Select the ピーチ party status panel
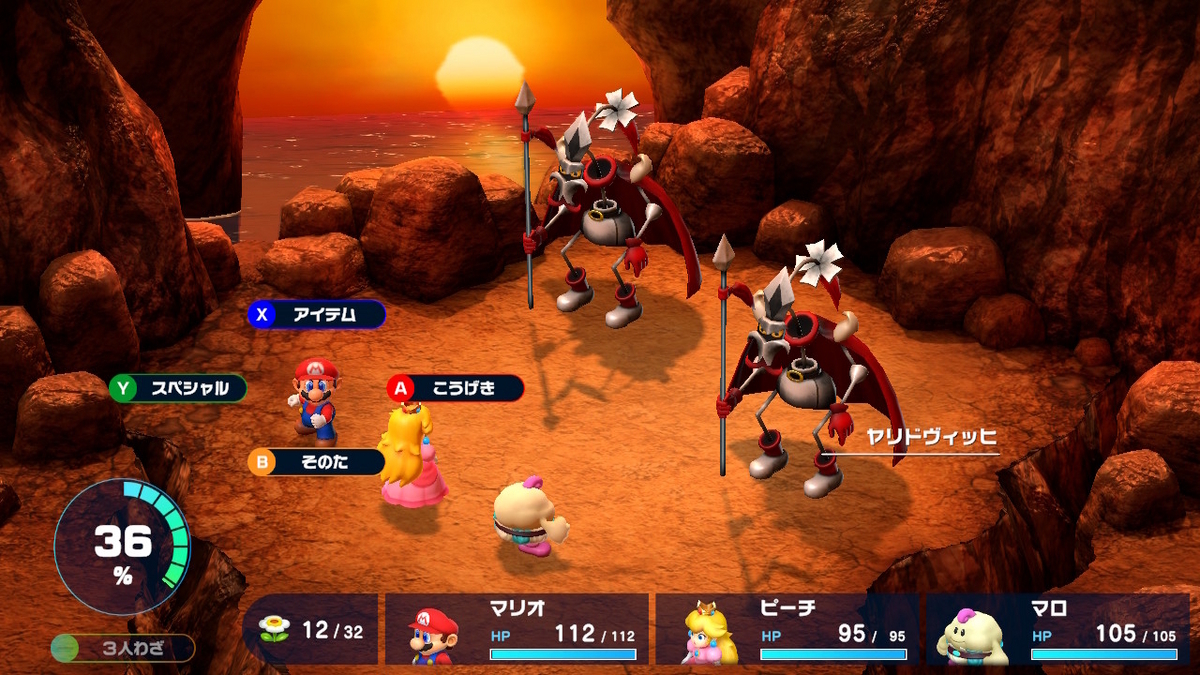This screenshot has width=1200, height=675. (x=786, y=630)
